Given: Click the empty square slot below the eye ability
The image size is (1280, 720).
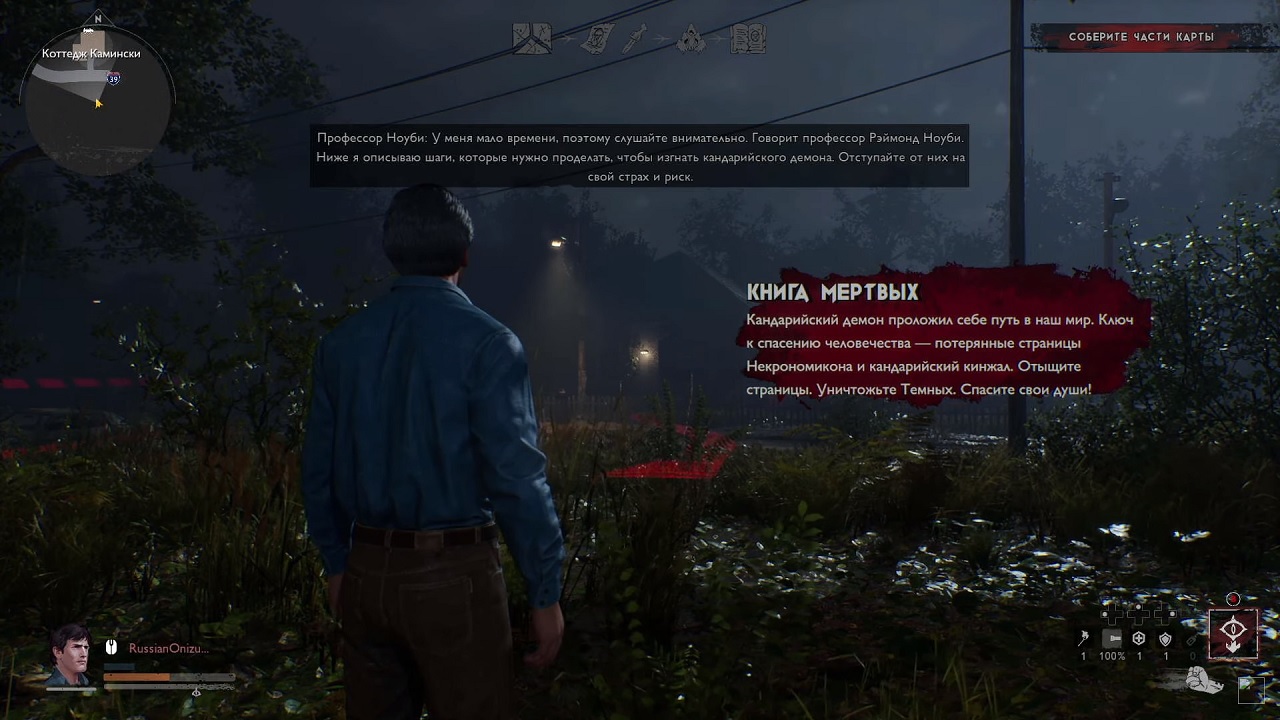Looking at the screenshot, I should pyautogui.click(x=1250, y=689).
